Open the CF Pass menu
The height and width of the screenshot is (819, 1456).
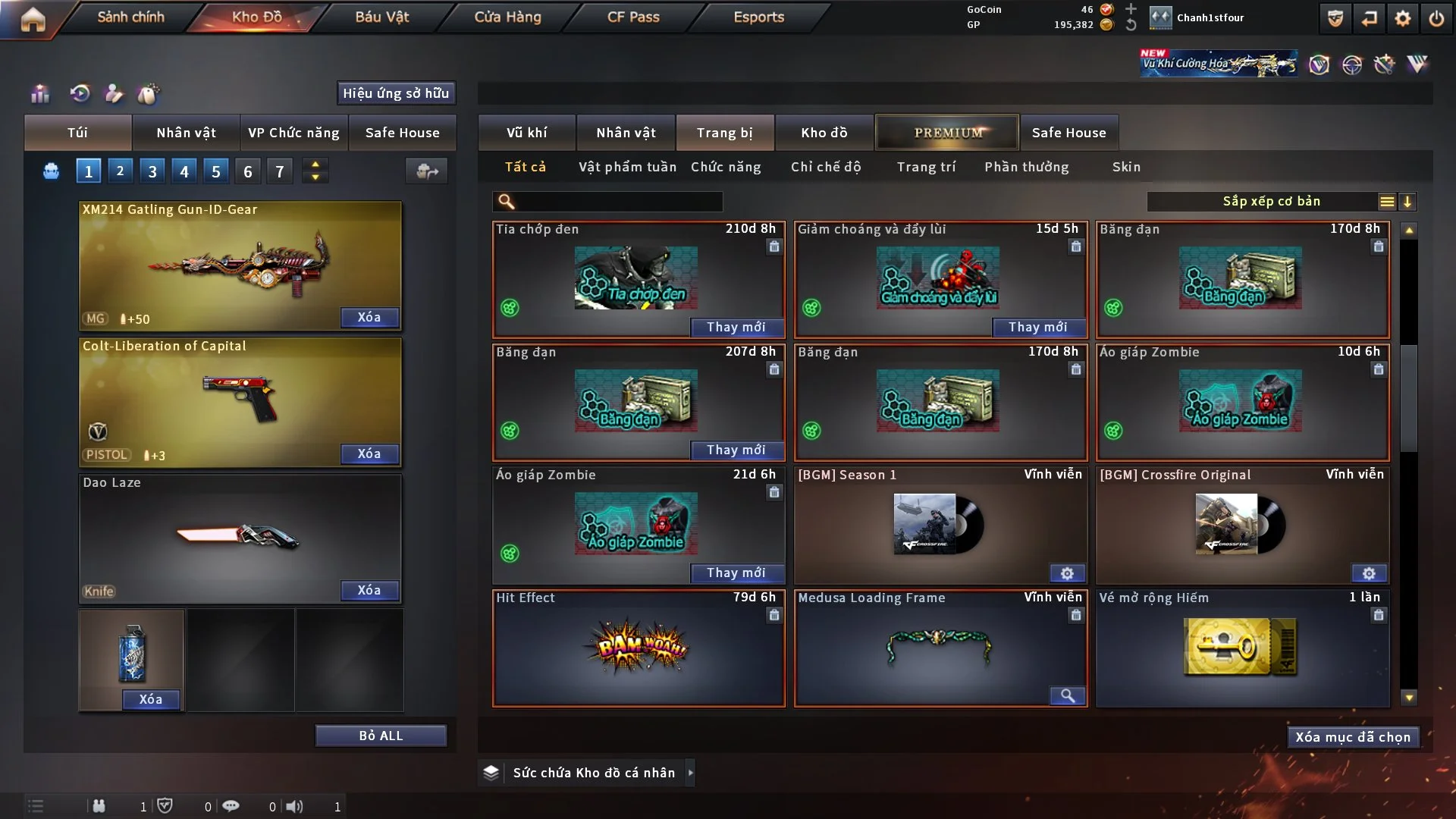[633, 17]
